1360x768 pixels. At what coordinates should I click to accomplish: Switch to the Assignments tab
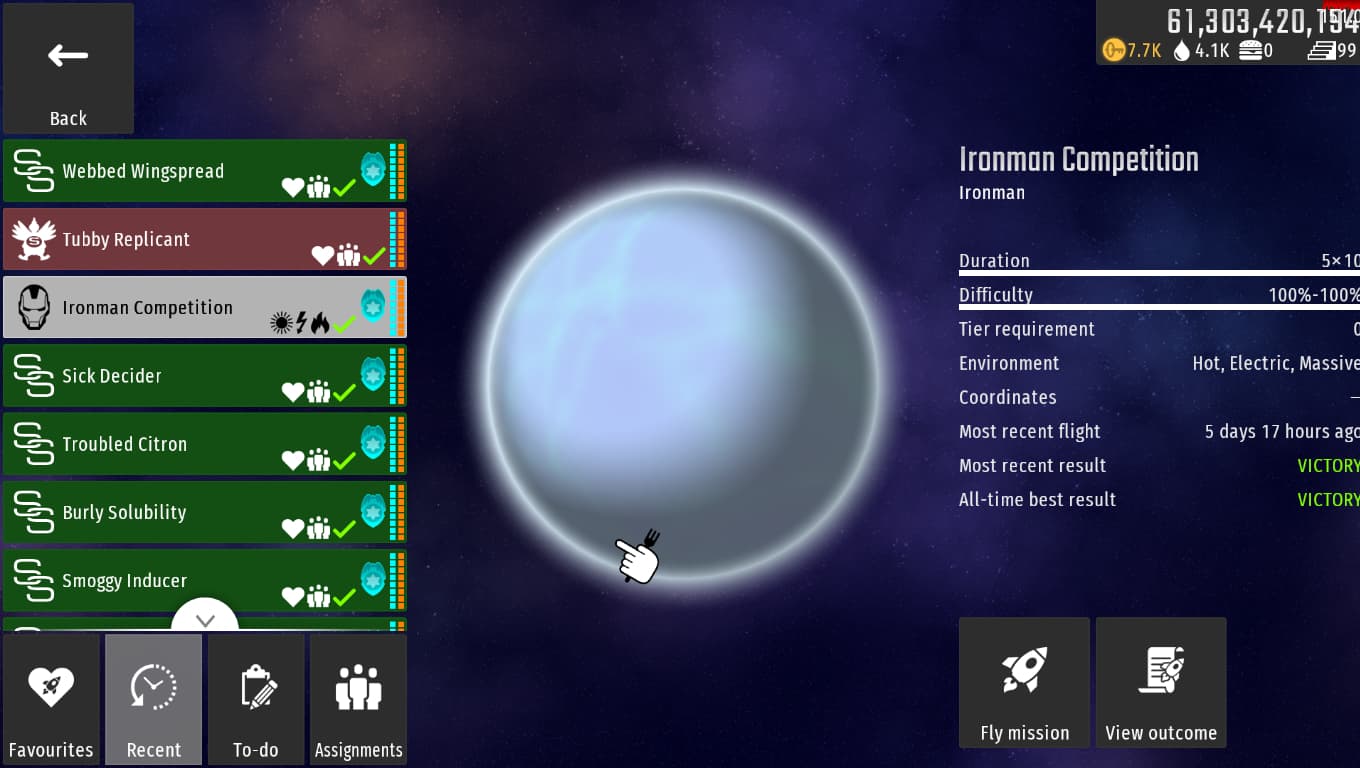pyautogui.click(x=358, y=699)
